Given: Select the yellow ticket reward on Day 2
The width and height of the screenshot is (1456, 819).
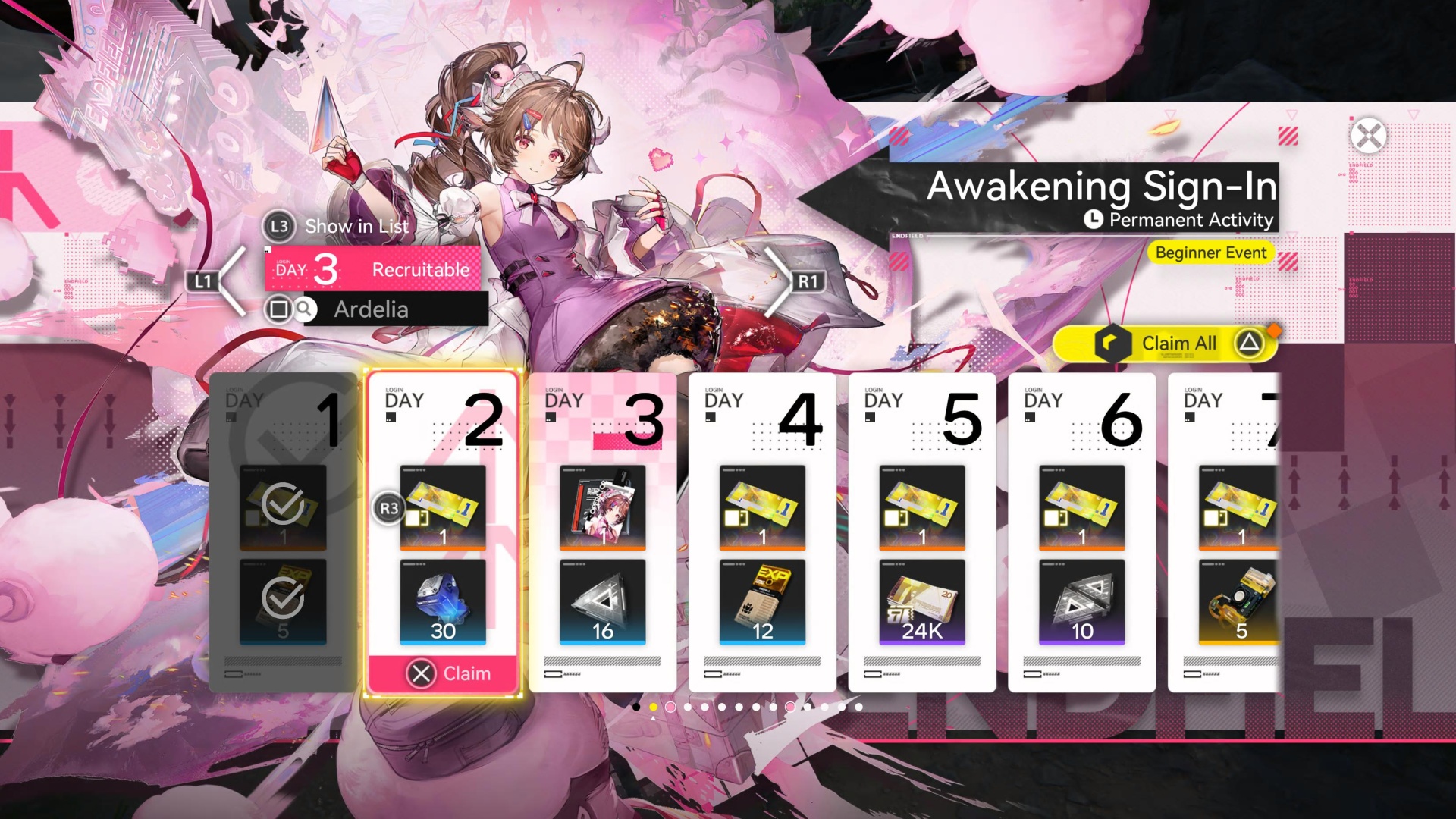Looking at the screenshot, I should click(x=443, y=508).
